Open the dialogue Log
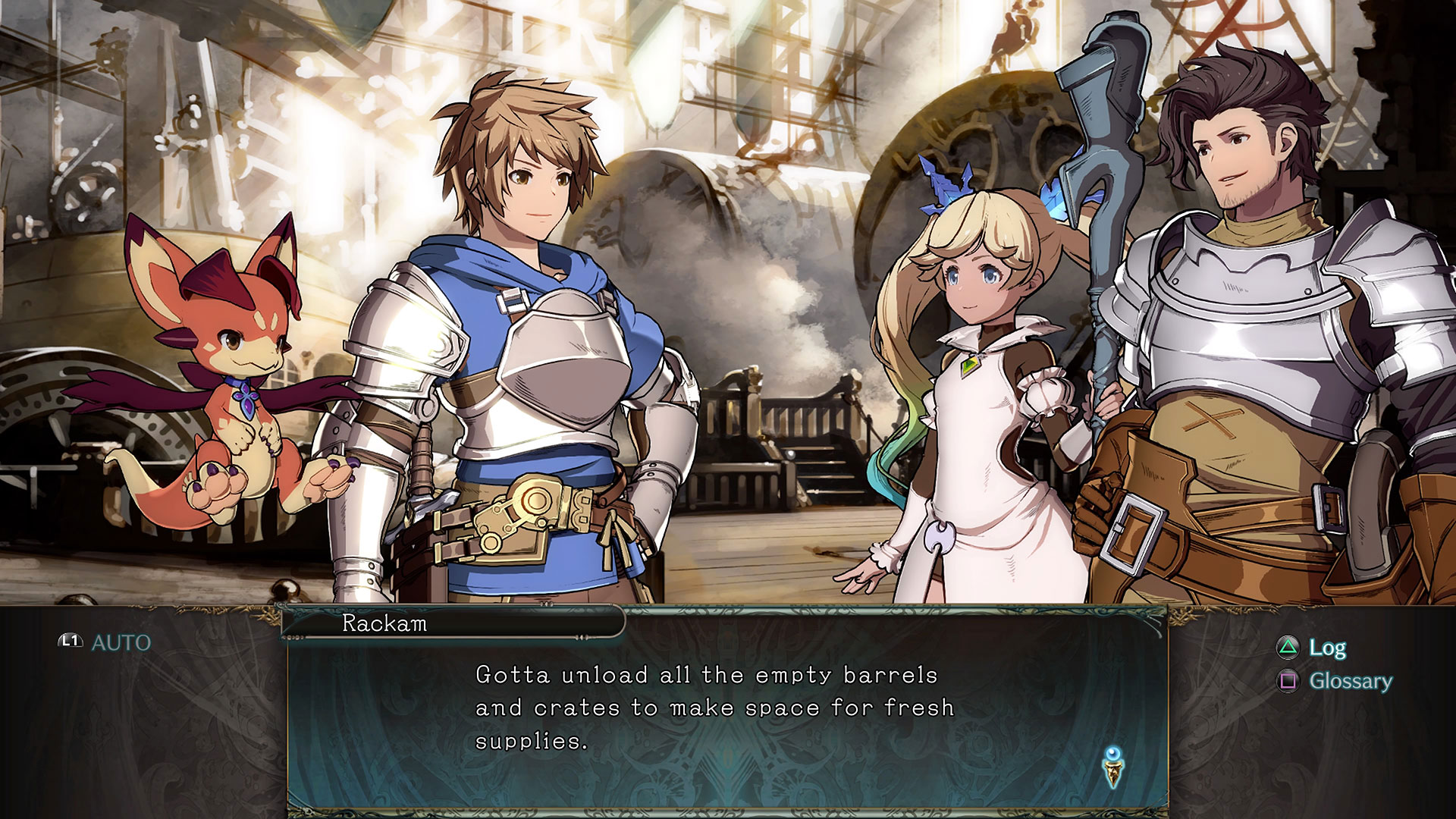Image resolution: width=1456 pixels, height=819 pixels. (1326, 648)
